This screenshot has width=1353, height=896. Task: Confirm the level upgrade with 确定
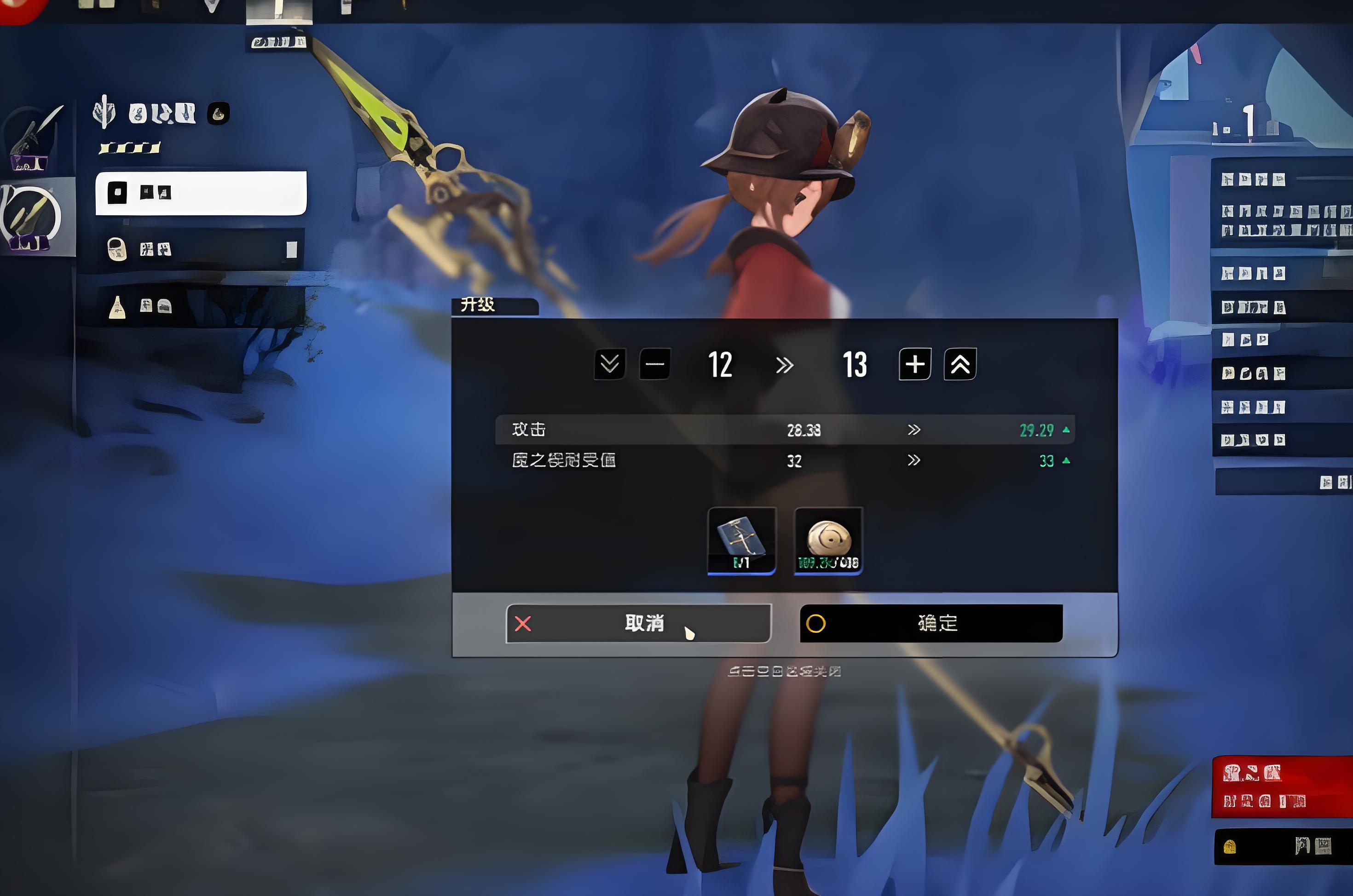pos(931,623)
